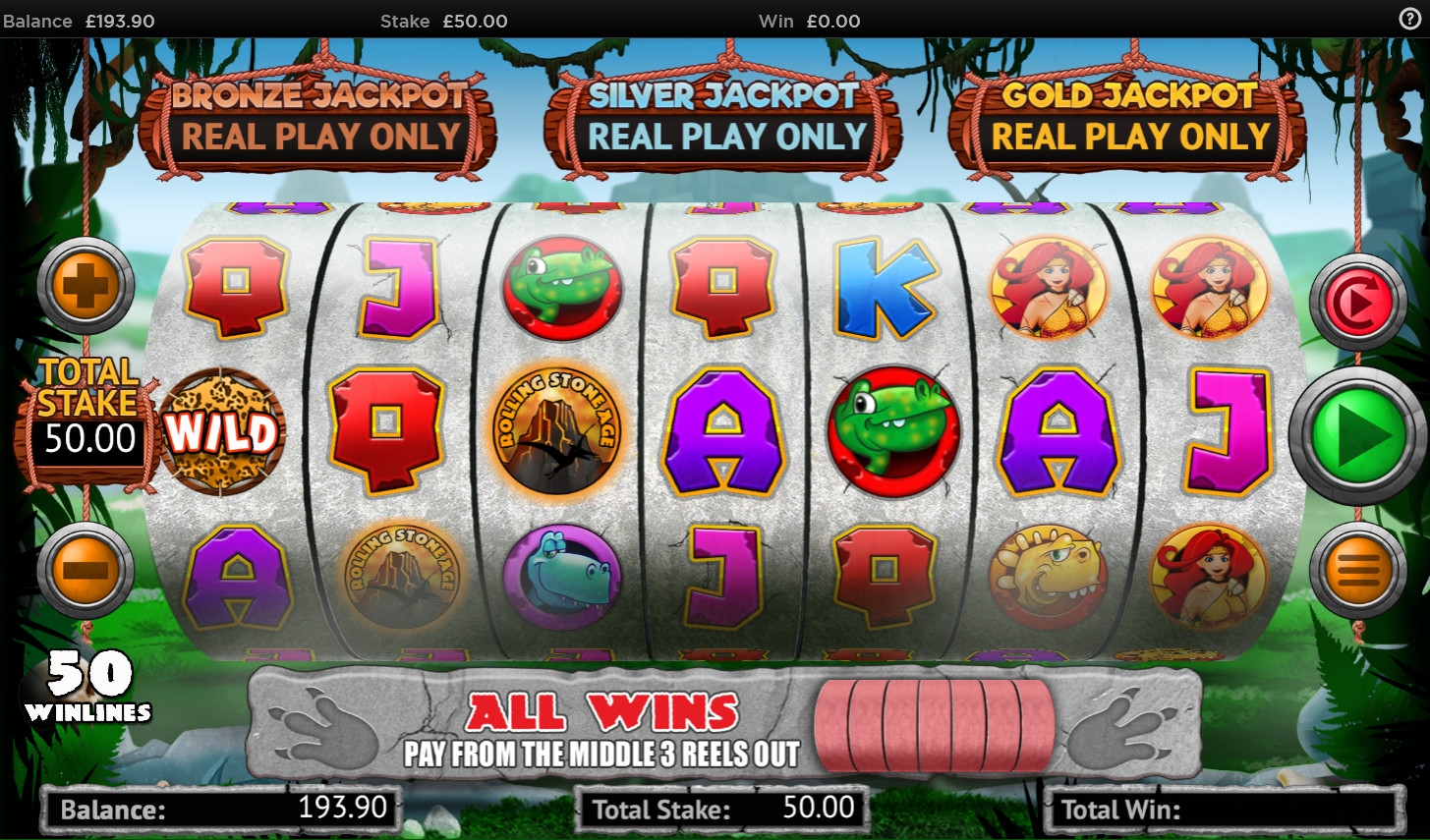
Task: Activate the red autoplay button
Action: (x=1357, y=302)
